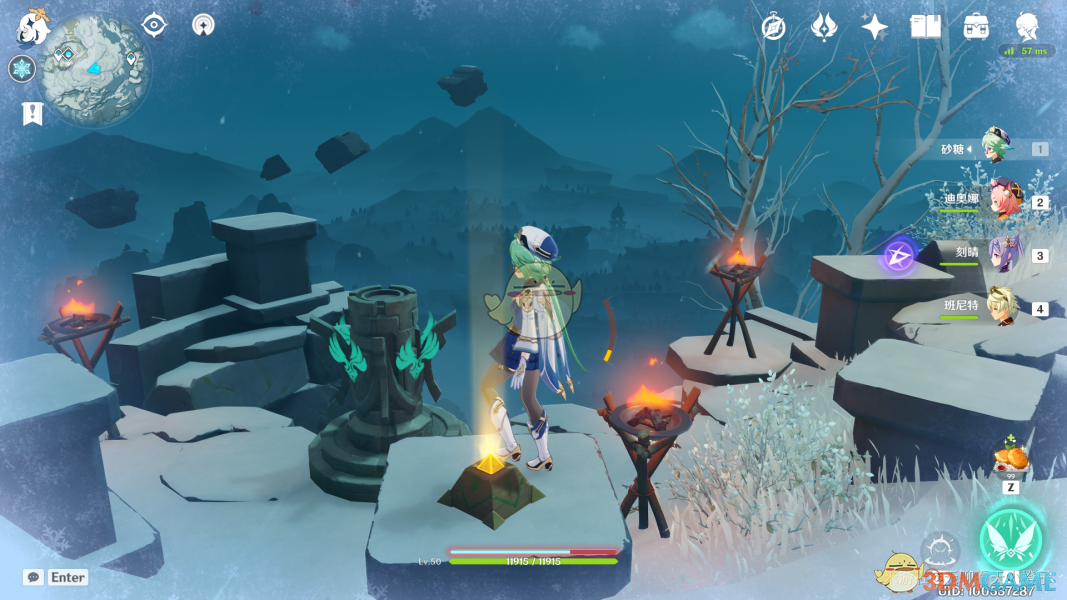
Task: Open the backpack inventory
Action: point(976,27)
